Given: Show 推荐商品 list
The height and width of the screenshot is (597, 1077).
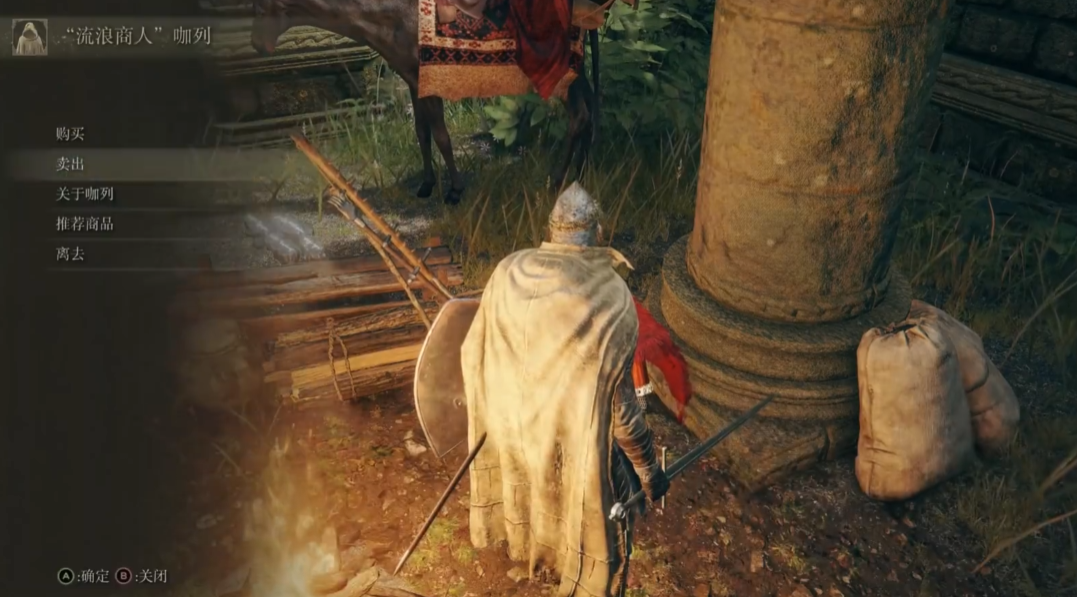Looking at the screenshot, I should click(x=85, y=224).
